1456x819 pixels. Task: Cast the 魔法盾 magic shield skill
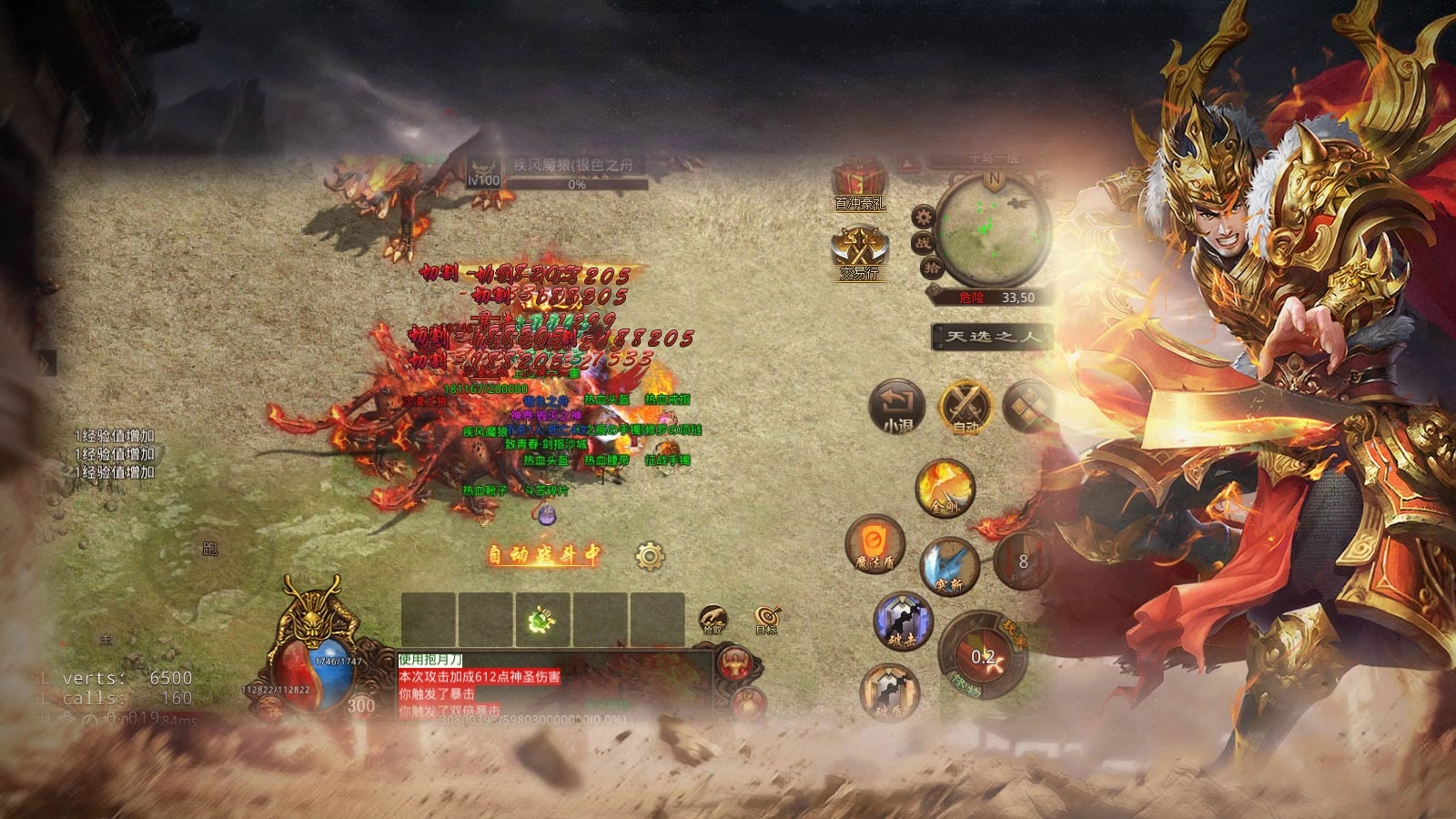coord(875,544)
